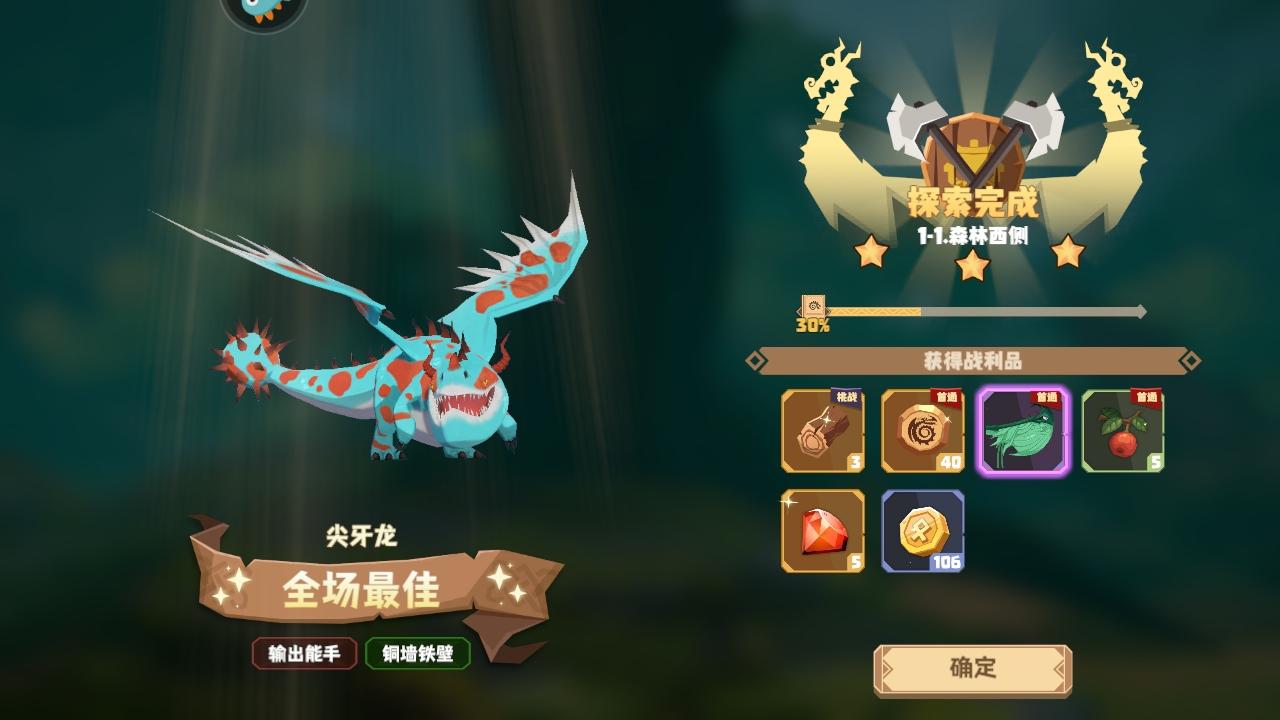Screen dimensions: 1280x720
Task: Click the 30% exploration progress bar
Action: tap(970, 312)
